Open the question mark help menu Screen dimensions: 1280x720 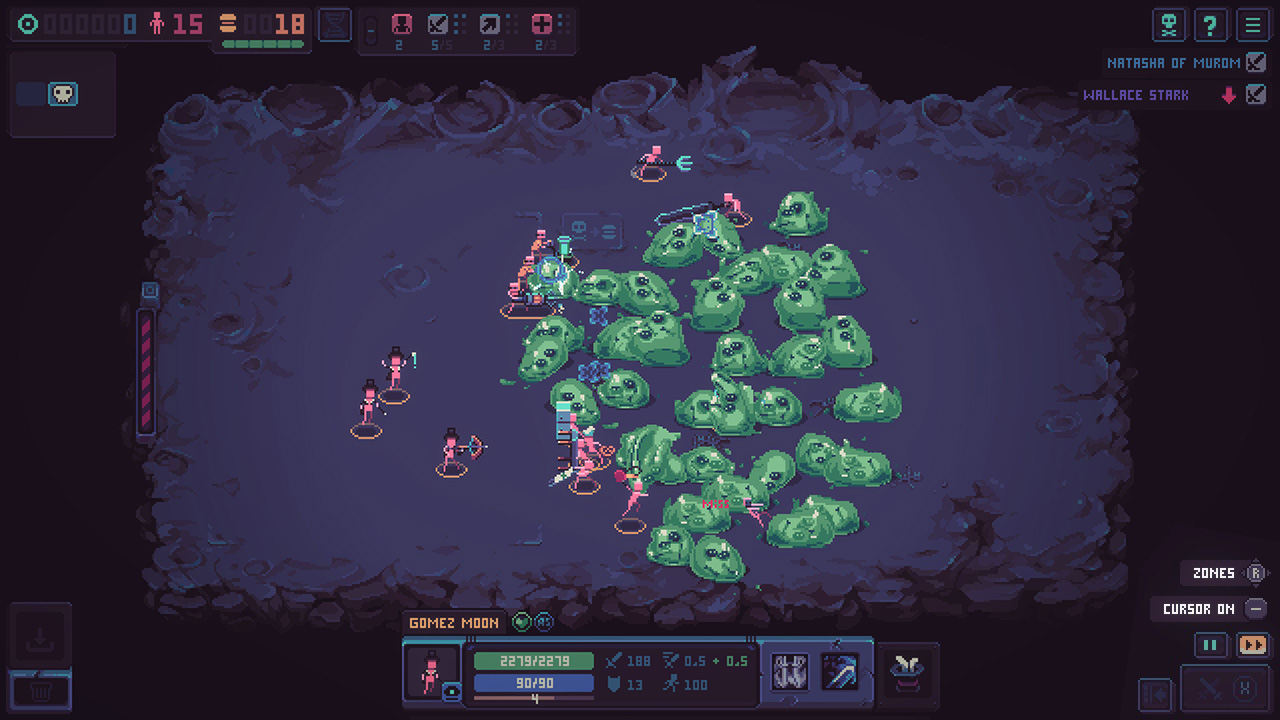point(1211,25)
